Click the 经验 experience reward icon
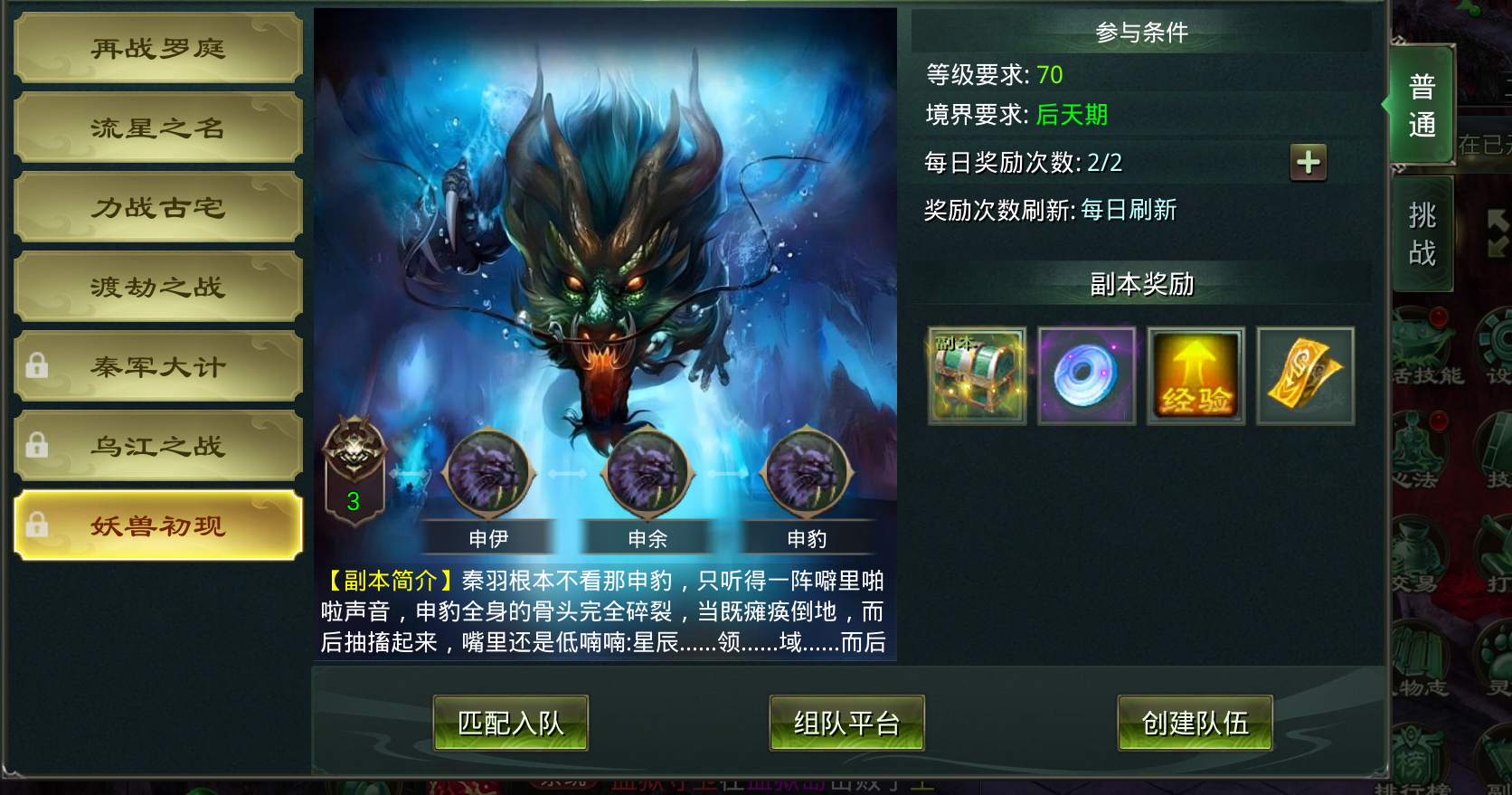Viewport: 1512px width, 795px height. (x=1195, y=374)
